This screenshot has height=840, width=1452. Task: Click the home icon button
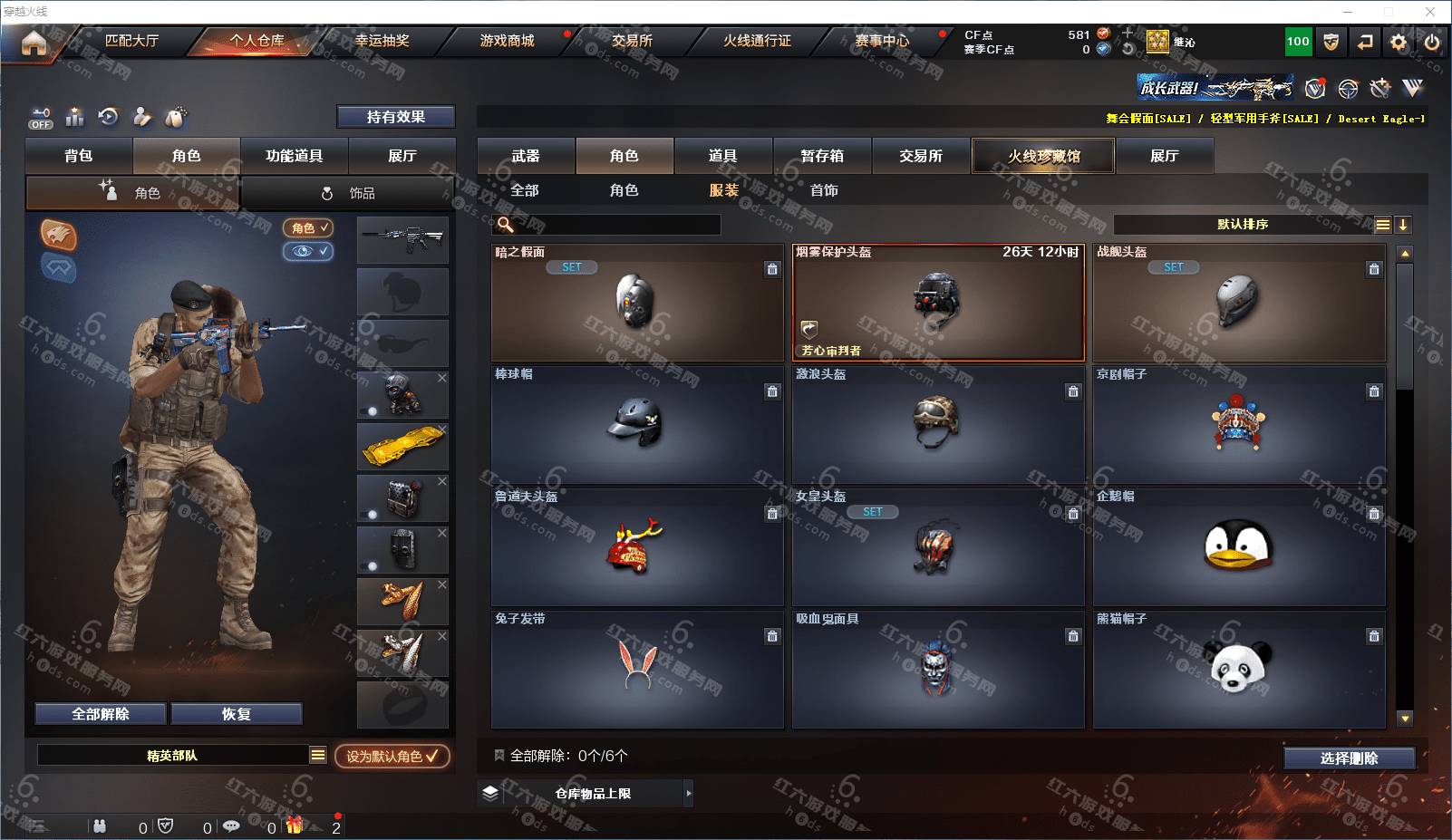pos(34,43)
